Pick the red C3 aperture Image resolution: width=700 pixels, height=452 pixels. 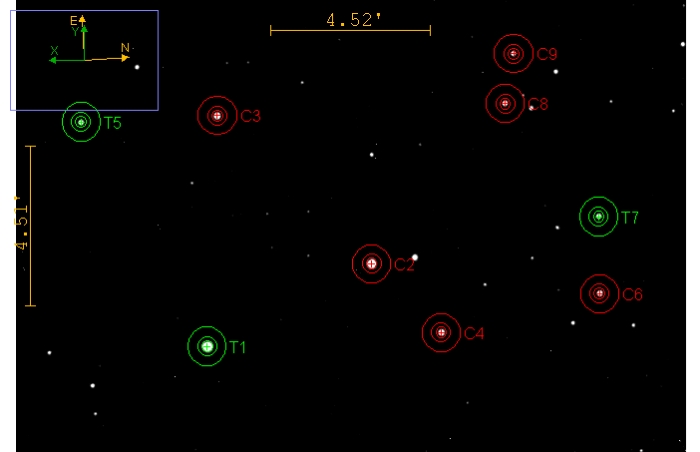217,116
